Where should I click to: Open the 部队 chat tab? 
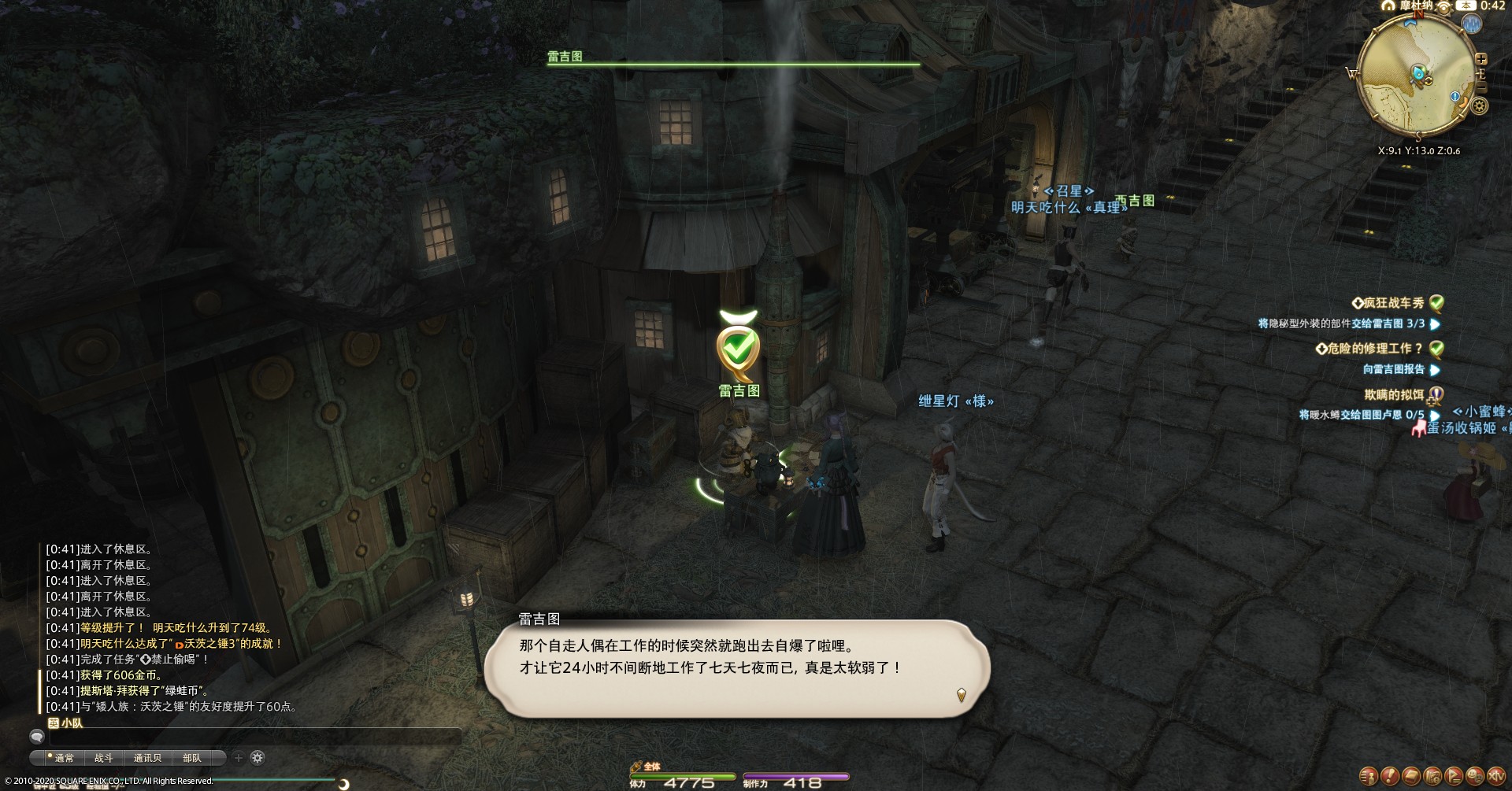pos(191,758)
